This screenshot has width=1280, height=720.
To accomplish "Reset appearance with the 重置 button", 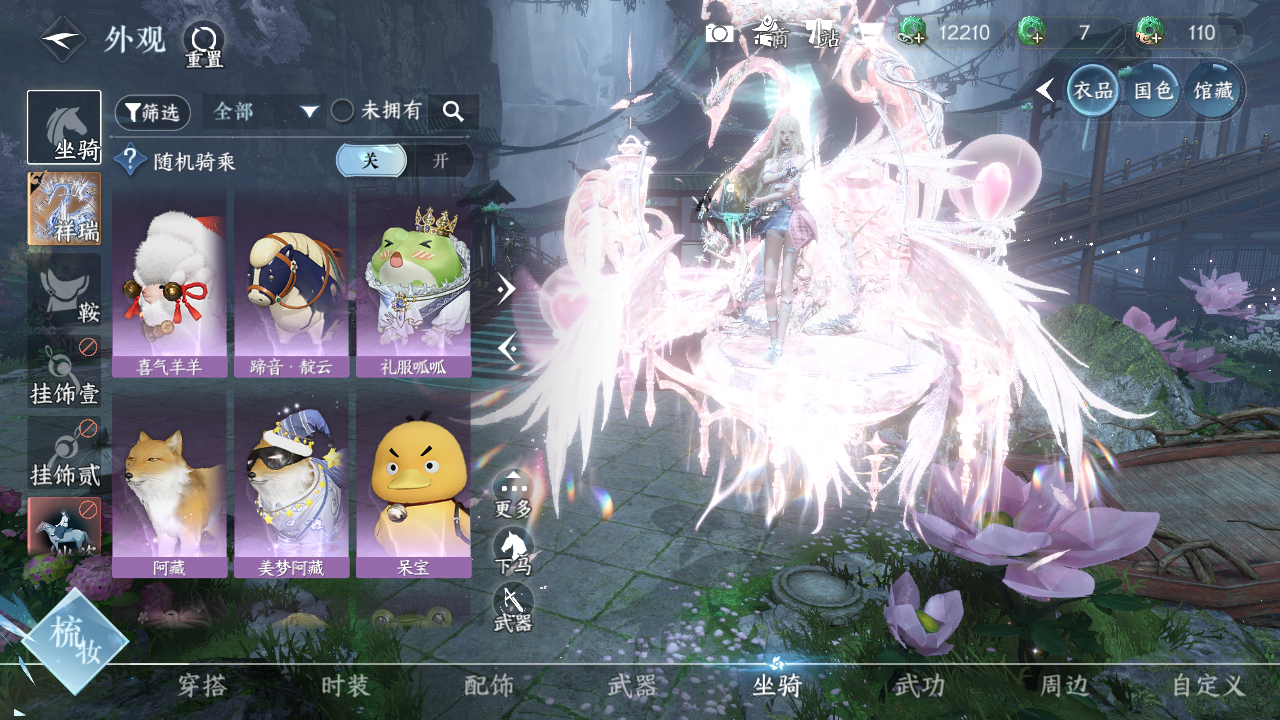I will tap(203, 44).
